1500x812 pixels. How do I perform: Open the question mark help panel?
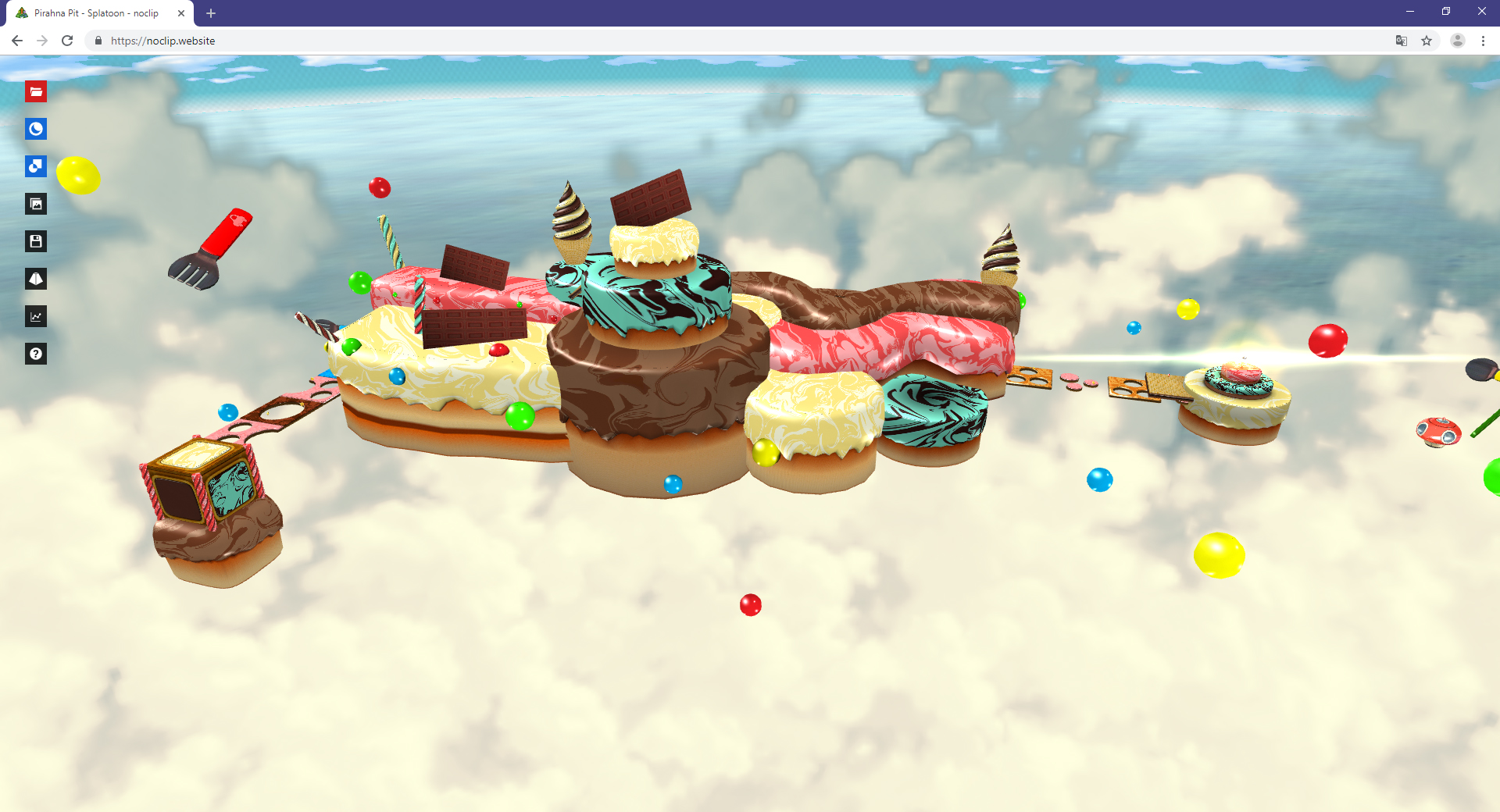click(x=36, y=354)
